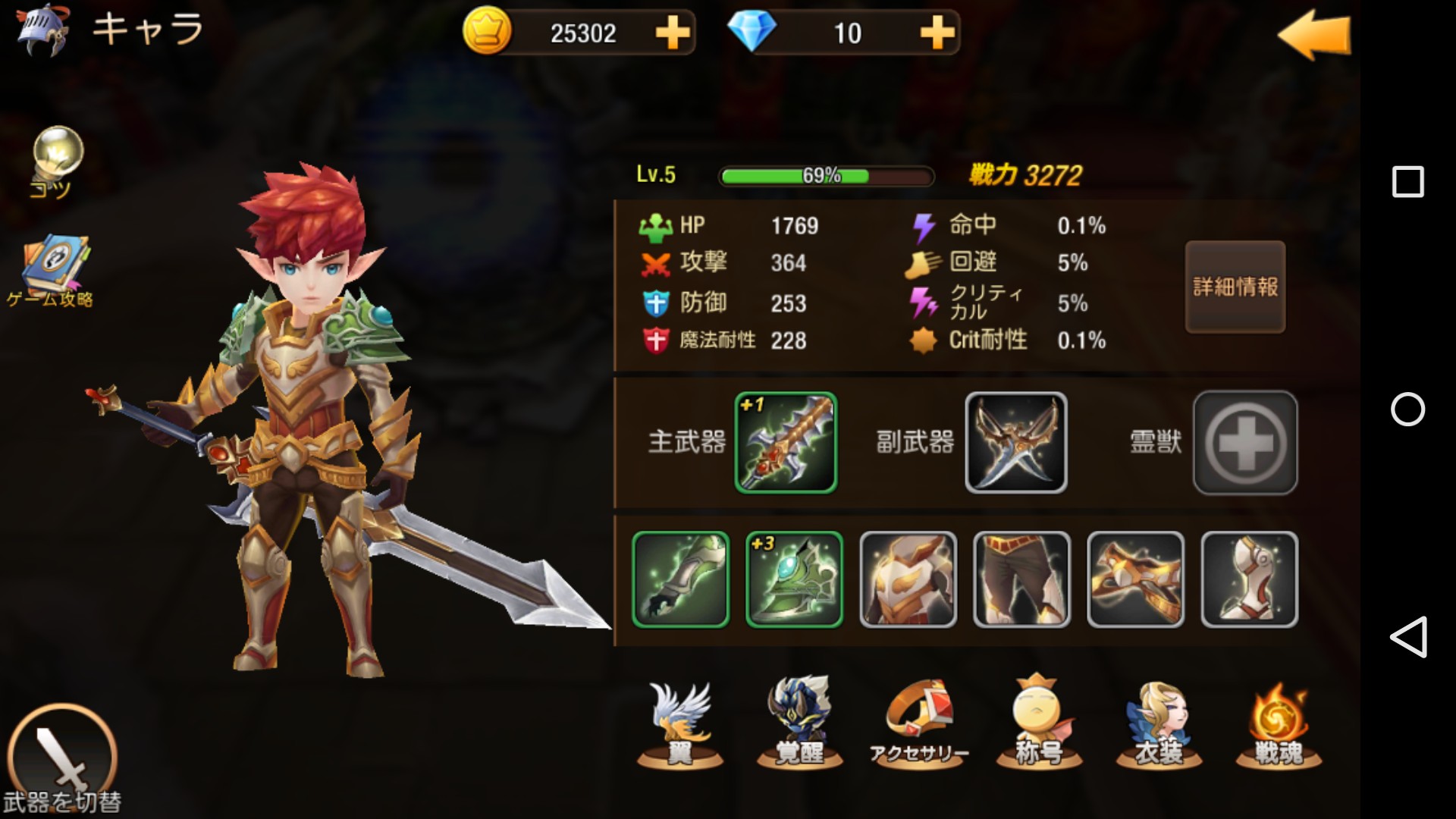Select the green gauntlet equipment slot
The width and height of the screenshot is (1456, 819).
680,579
